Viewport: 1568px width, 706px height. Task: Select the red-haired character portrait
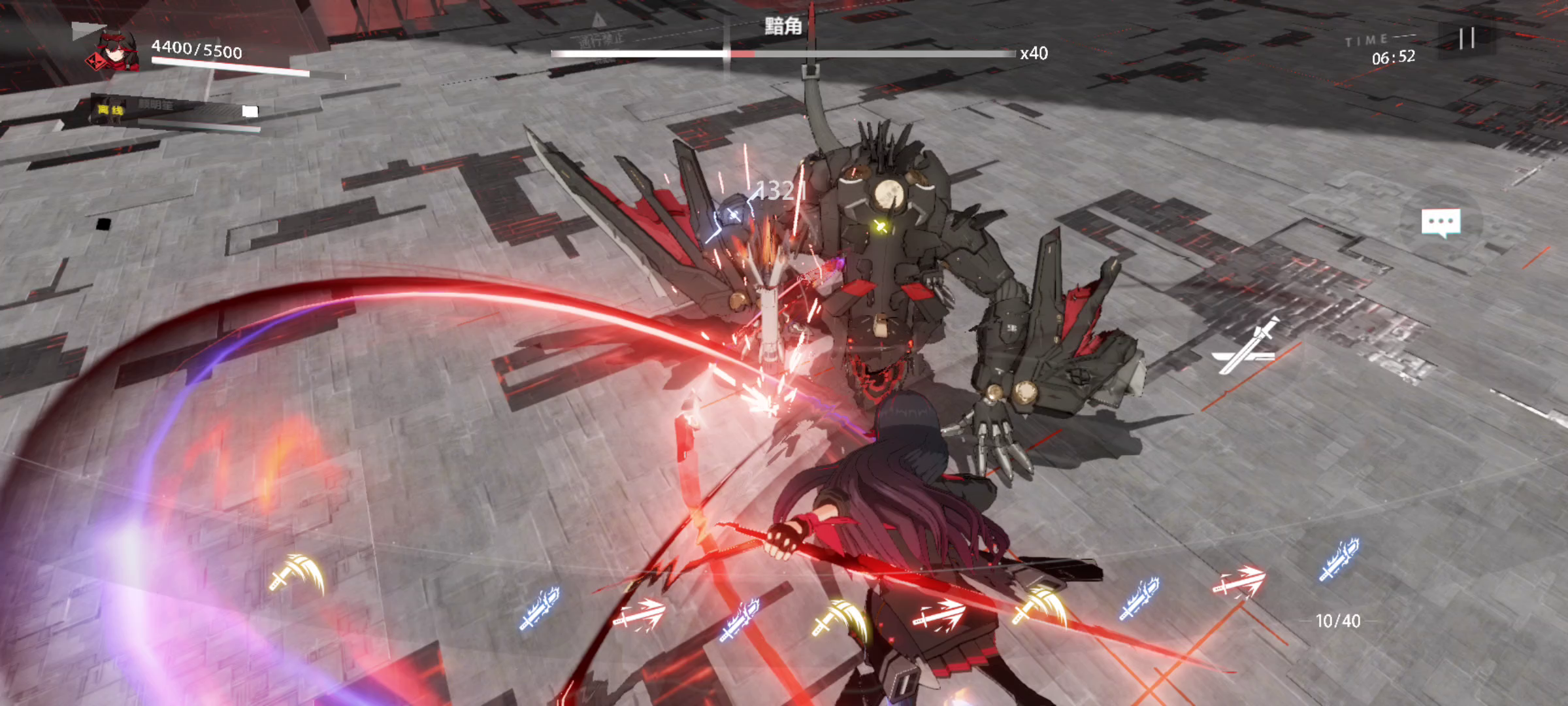[115, 51]
